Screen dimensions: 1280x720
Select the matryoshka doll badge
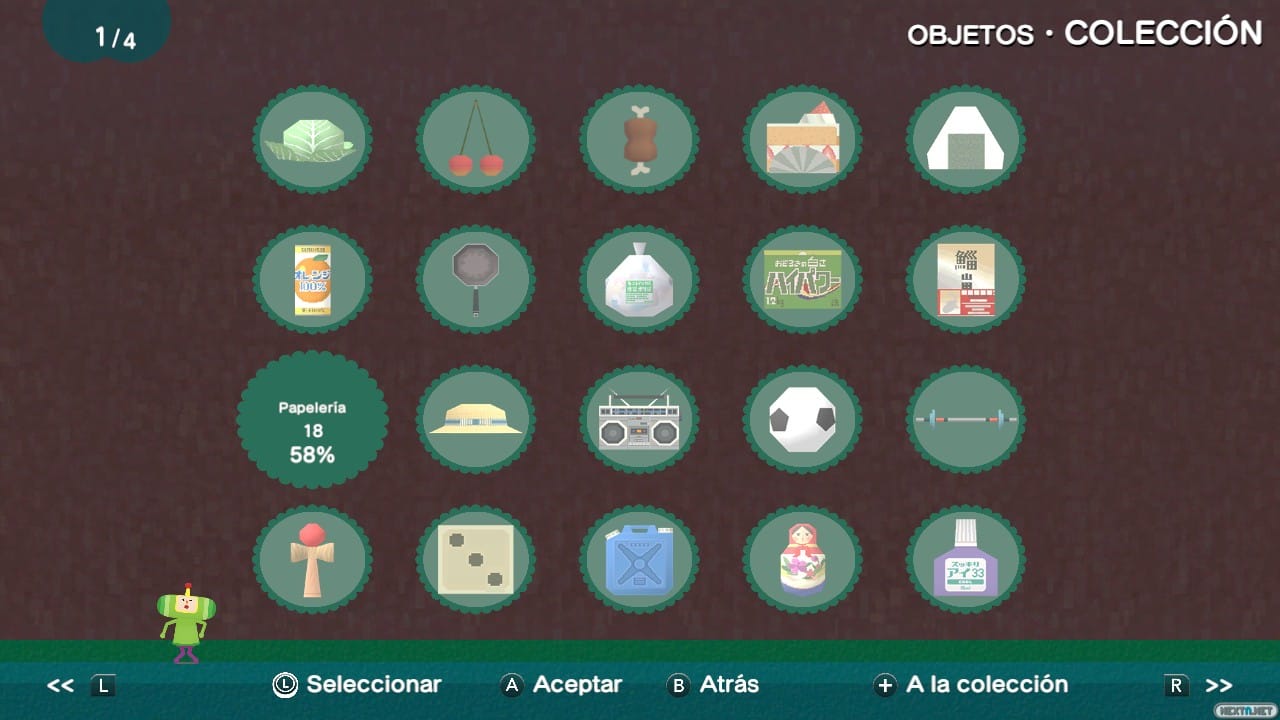[x=803, y=560]
